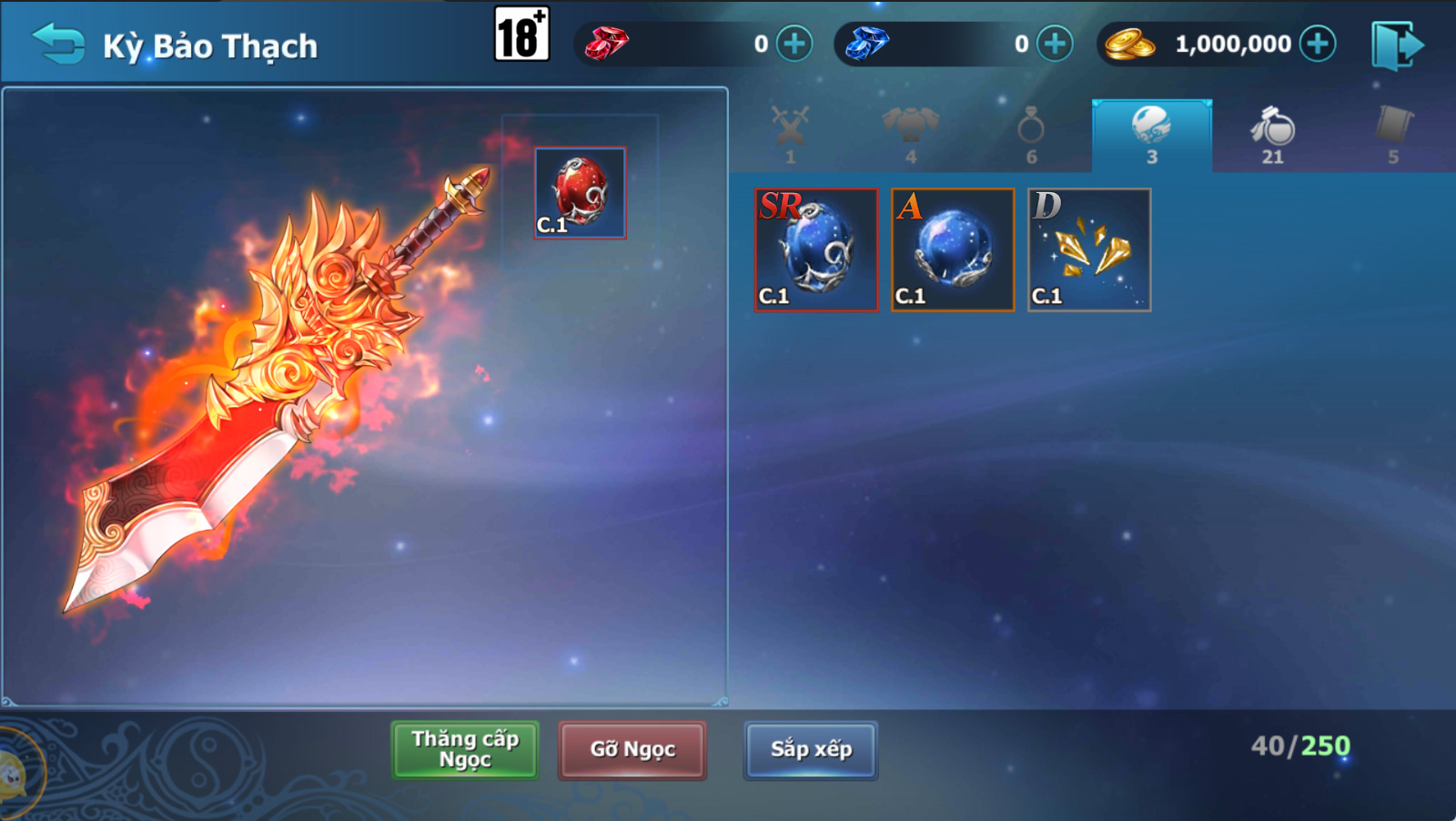1456x821 pixels.
Task: Select the D-rank gold shards gem
Action: click(x=1089, y=250)
